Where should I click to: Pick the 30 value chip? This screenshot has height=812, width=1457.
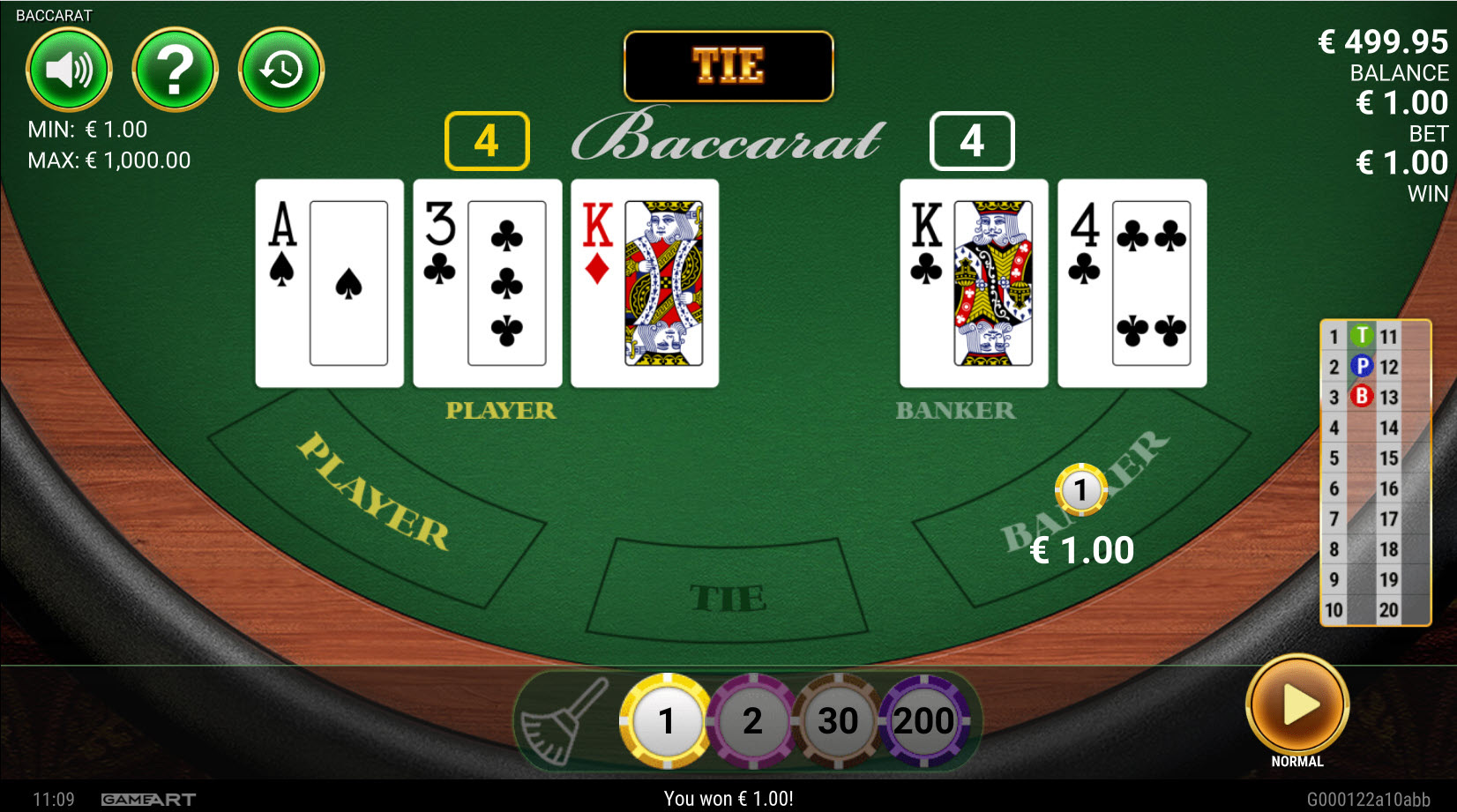838,720
